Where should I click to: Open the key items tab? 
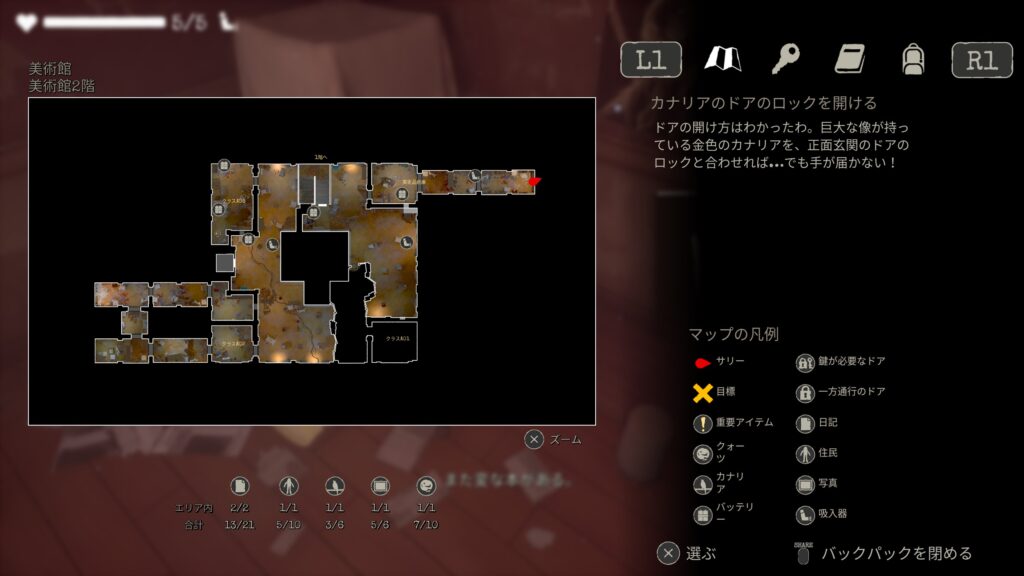tap(785, 59)
